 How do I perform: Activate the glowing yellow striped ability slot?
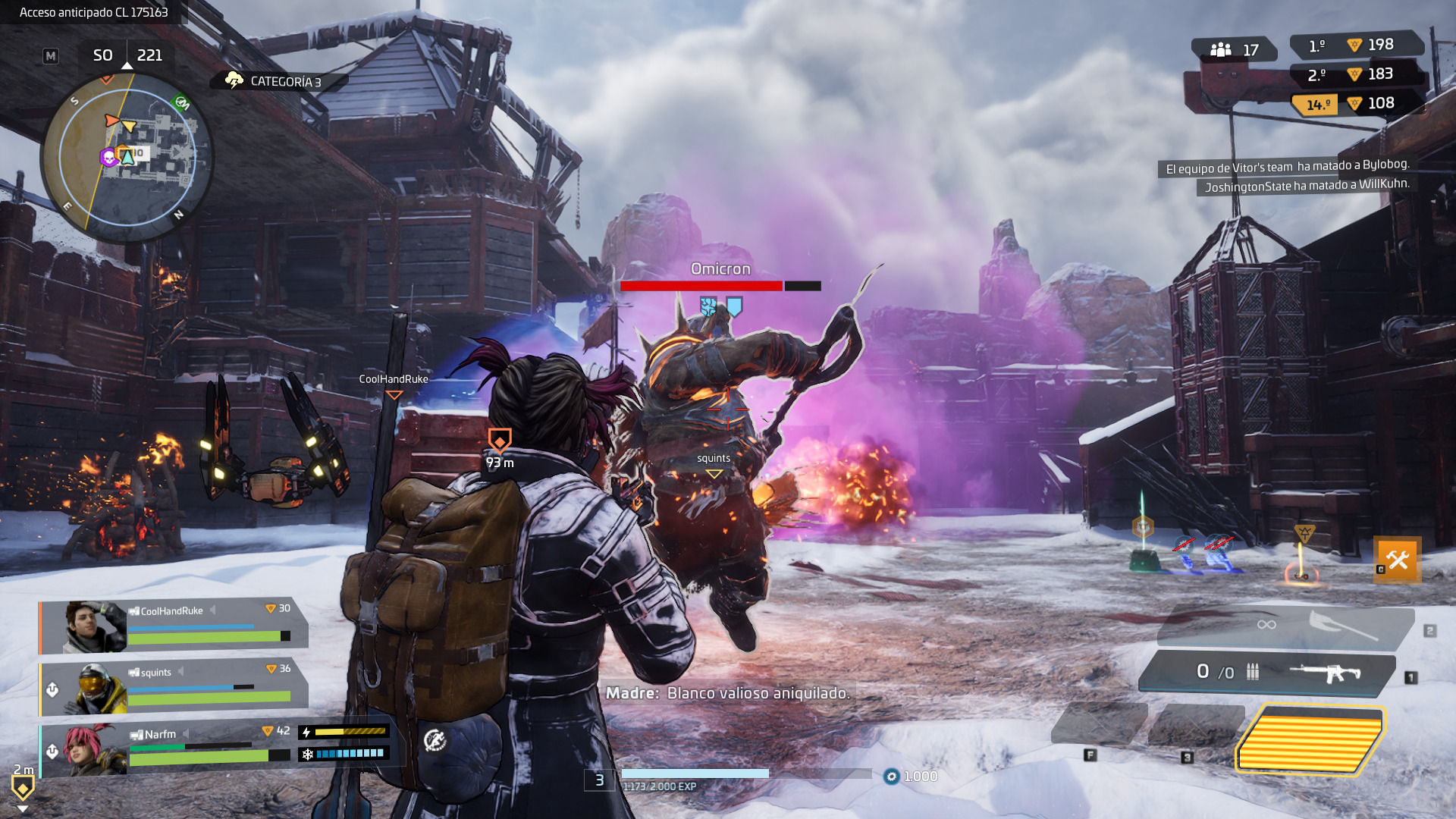pos(1310,736)
